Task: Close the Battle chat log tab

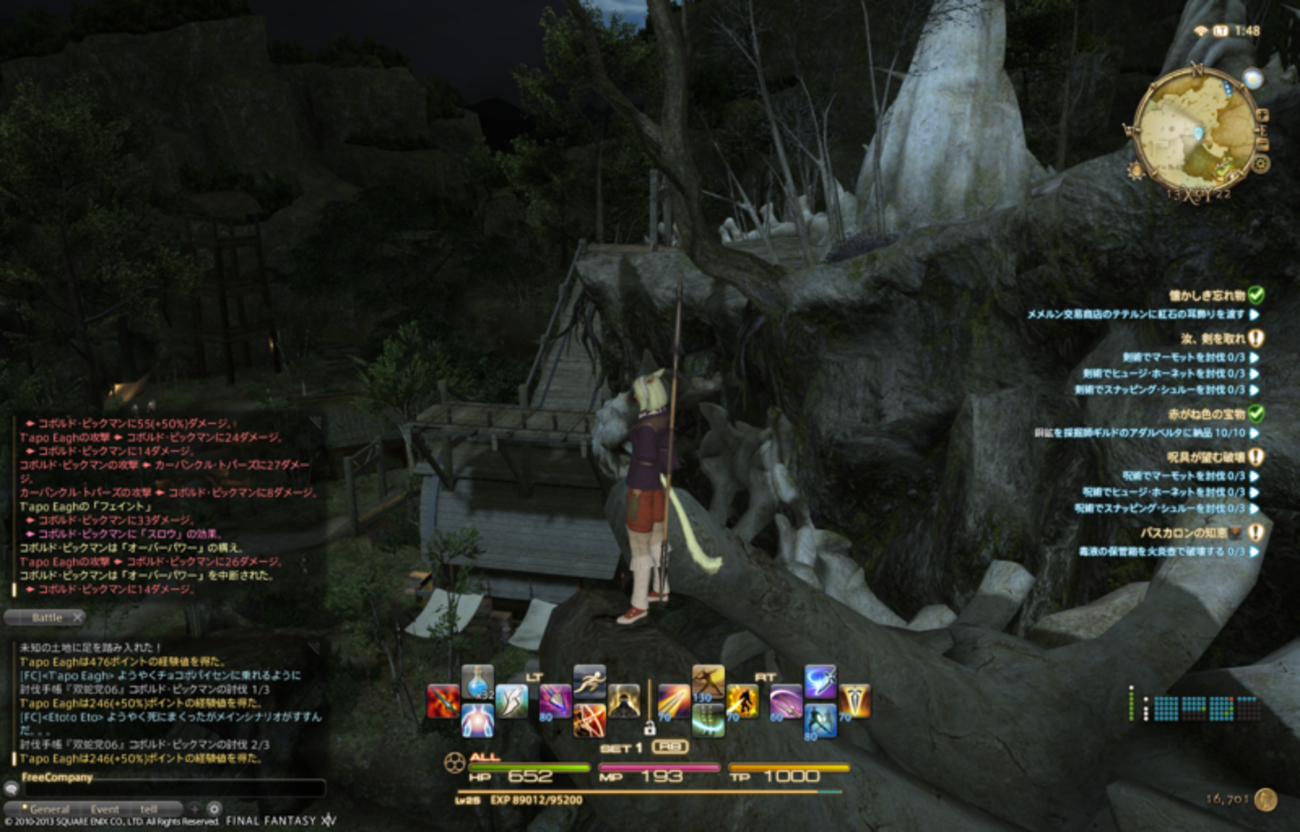Action: pyautogui.click(x=78, y=618)
